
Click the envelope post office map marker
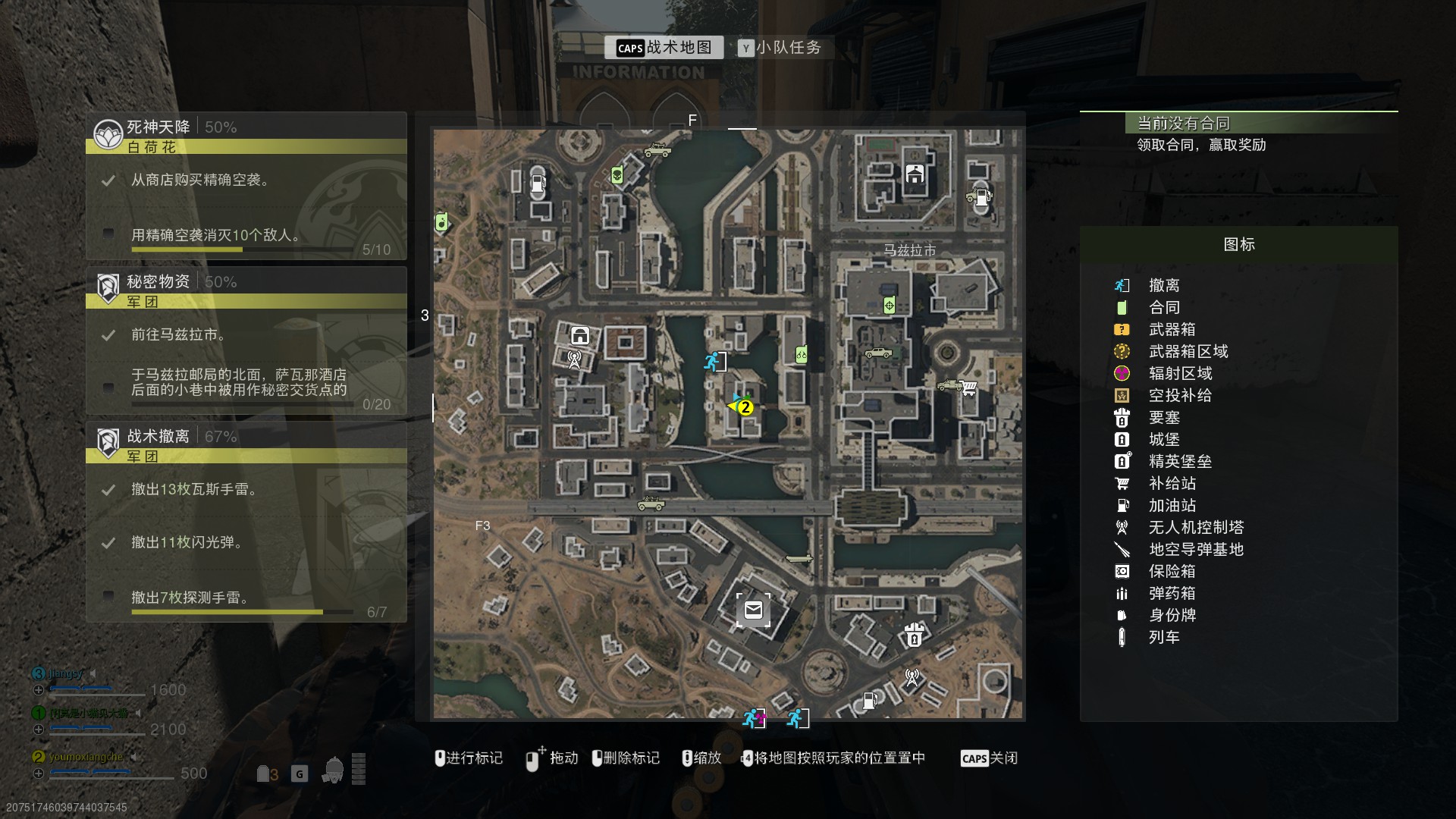[753, 610]
